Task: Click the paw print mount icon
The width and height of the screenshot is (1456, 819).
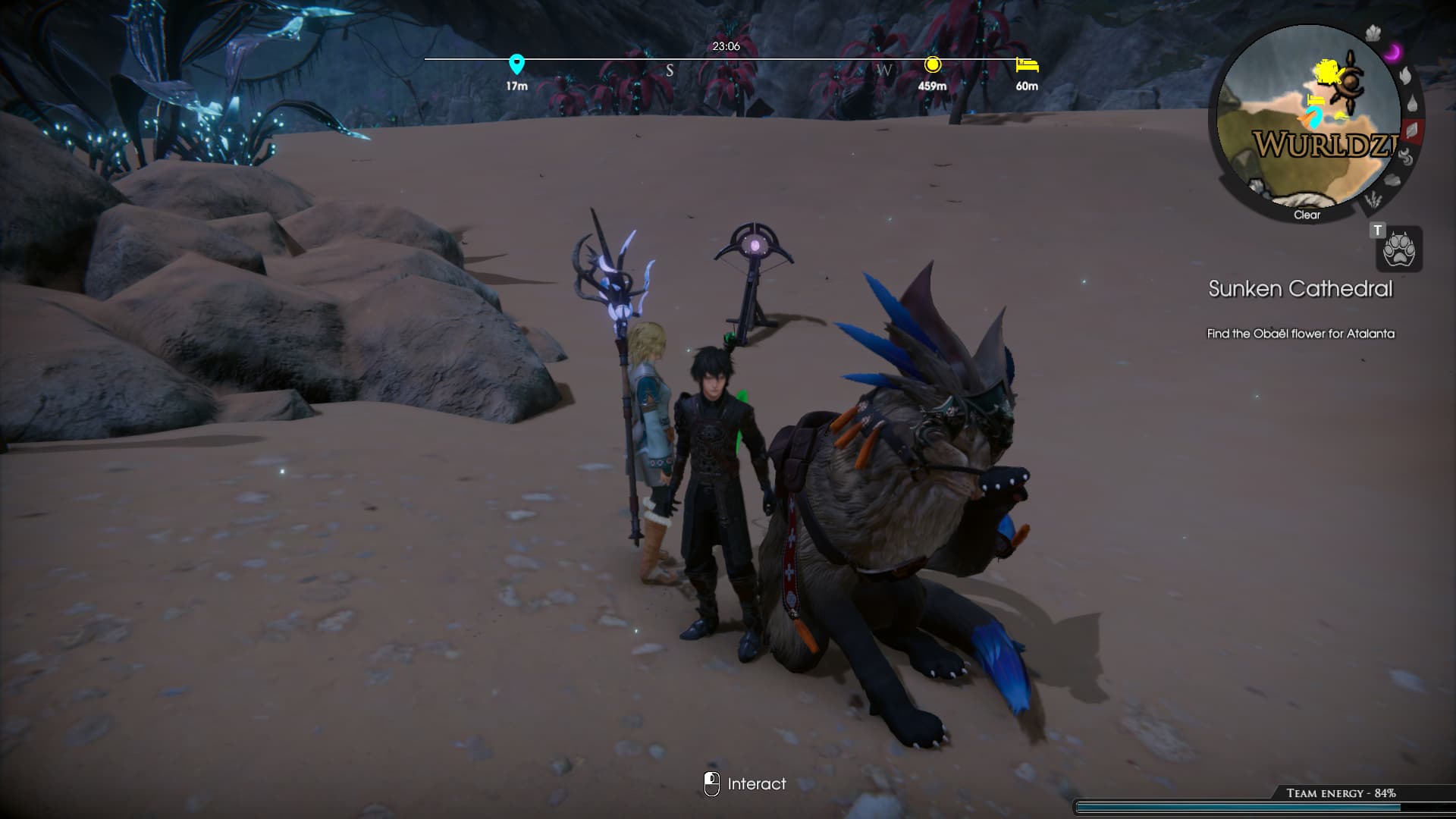Action: (1399, 249)
